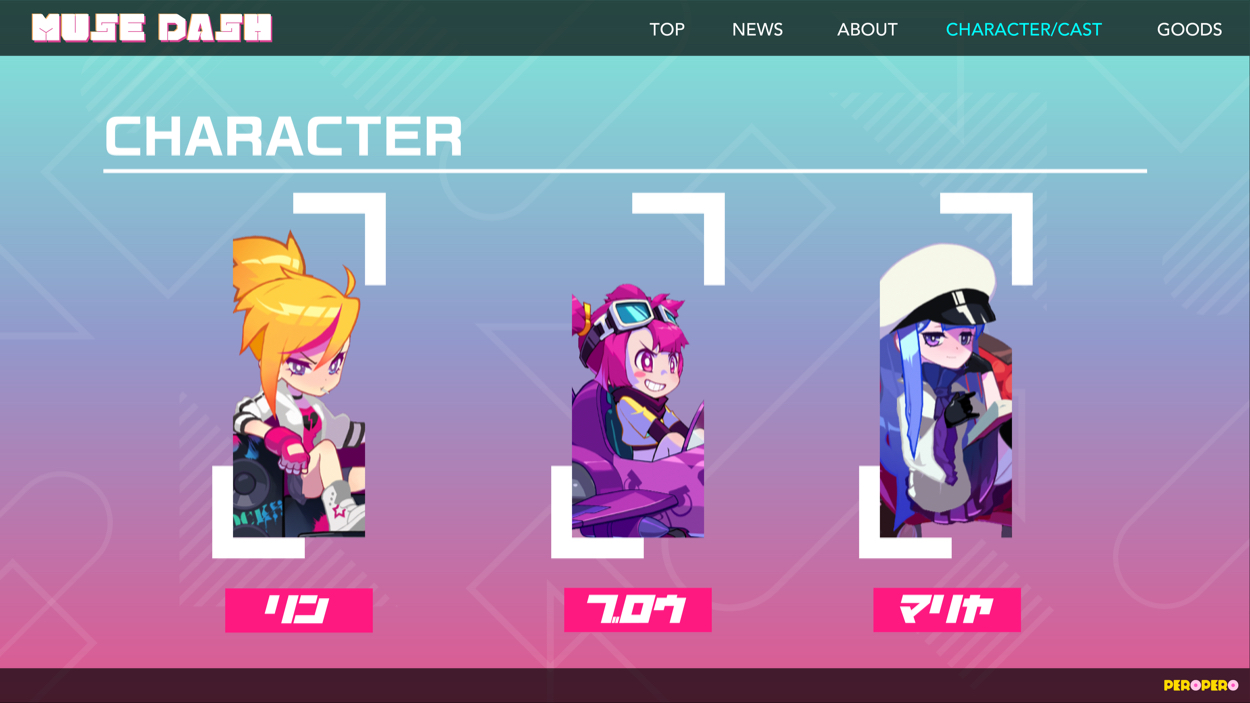The width and height of the screenshot is (1250, 703).
Task: Click the pink リン name button
Action: pos(299,610)
